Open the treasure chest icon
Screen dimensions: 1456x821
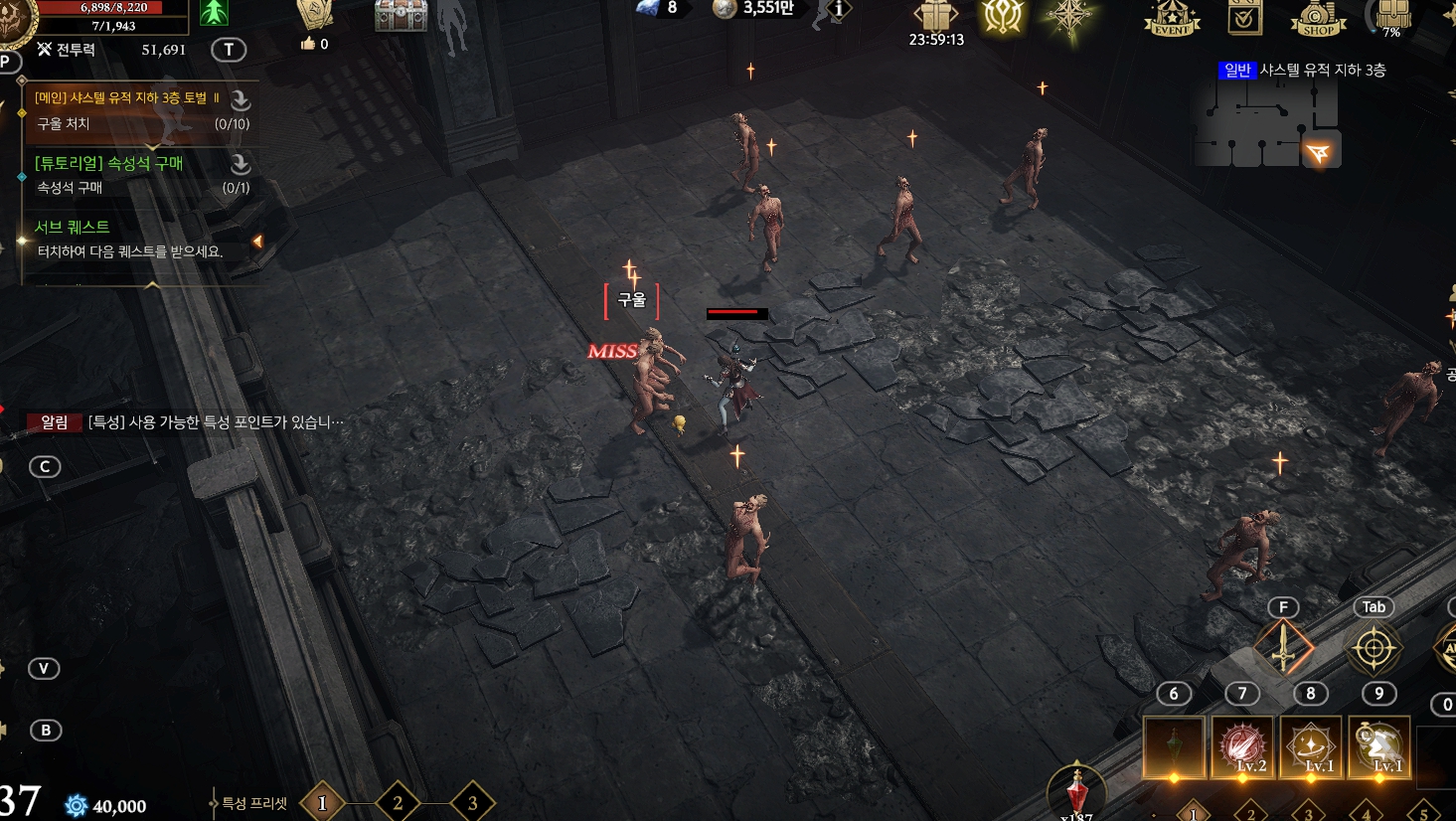[x=401, y=16]
